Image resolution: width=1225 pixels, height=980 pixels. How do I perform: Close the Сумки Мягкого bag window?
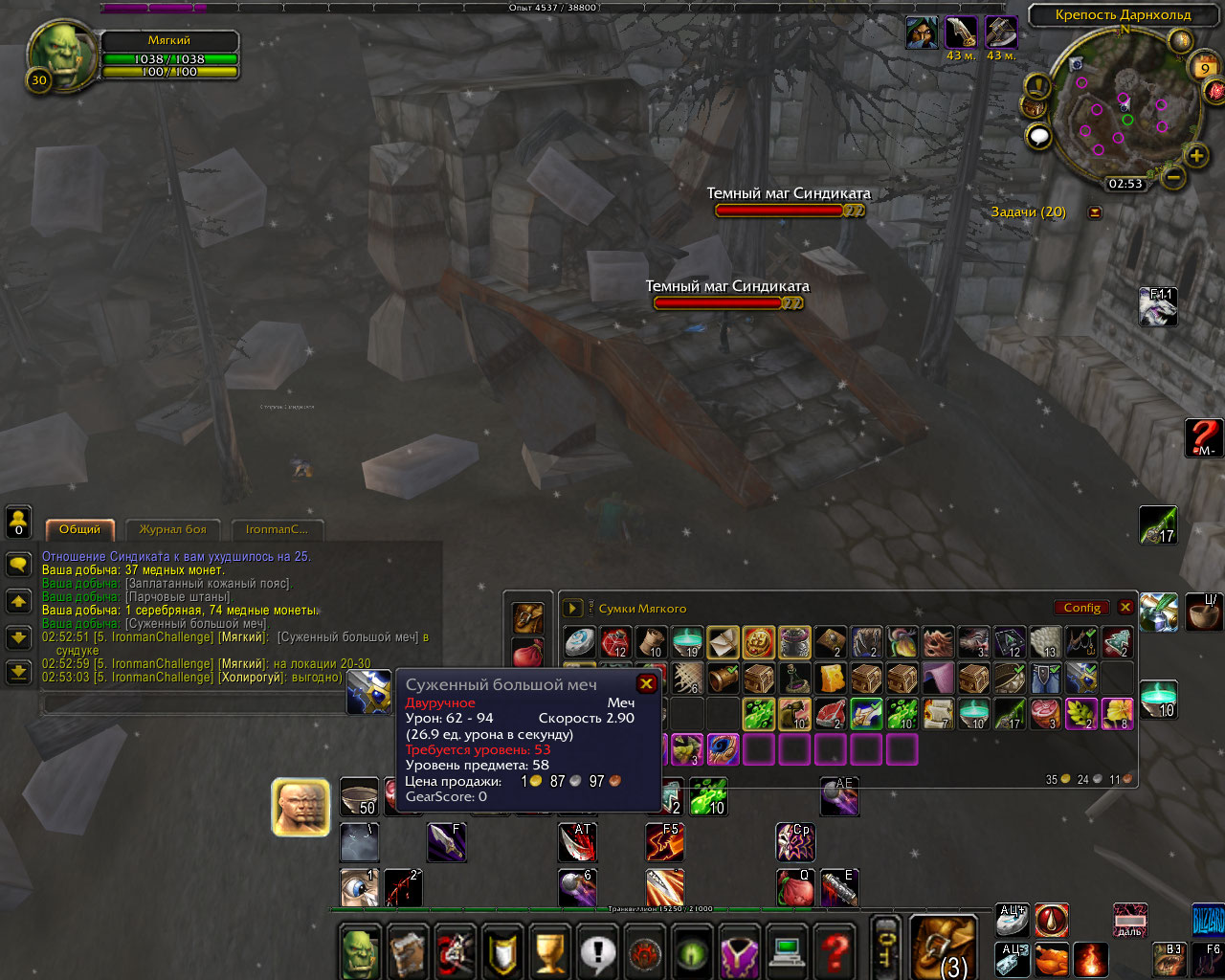1125,608
